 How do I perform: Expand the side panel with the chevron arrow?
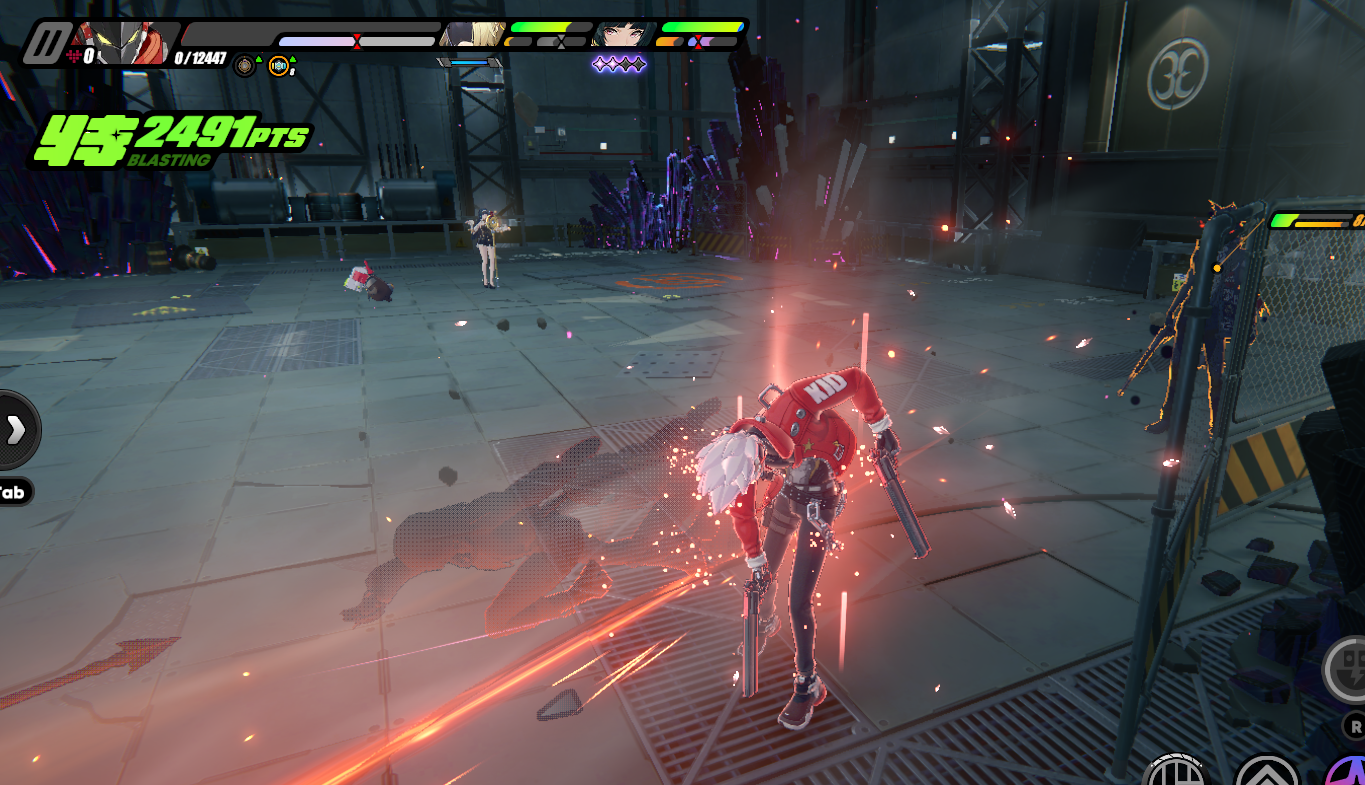[x=16, y=429]
